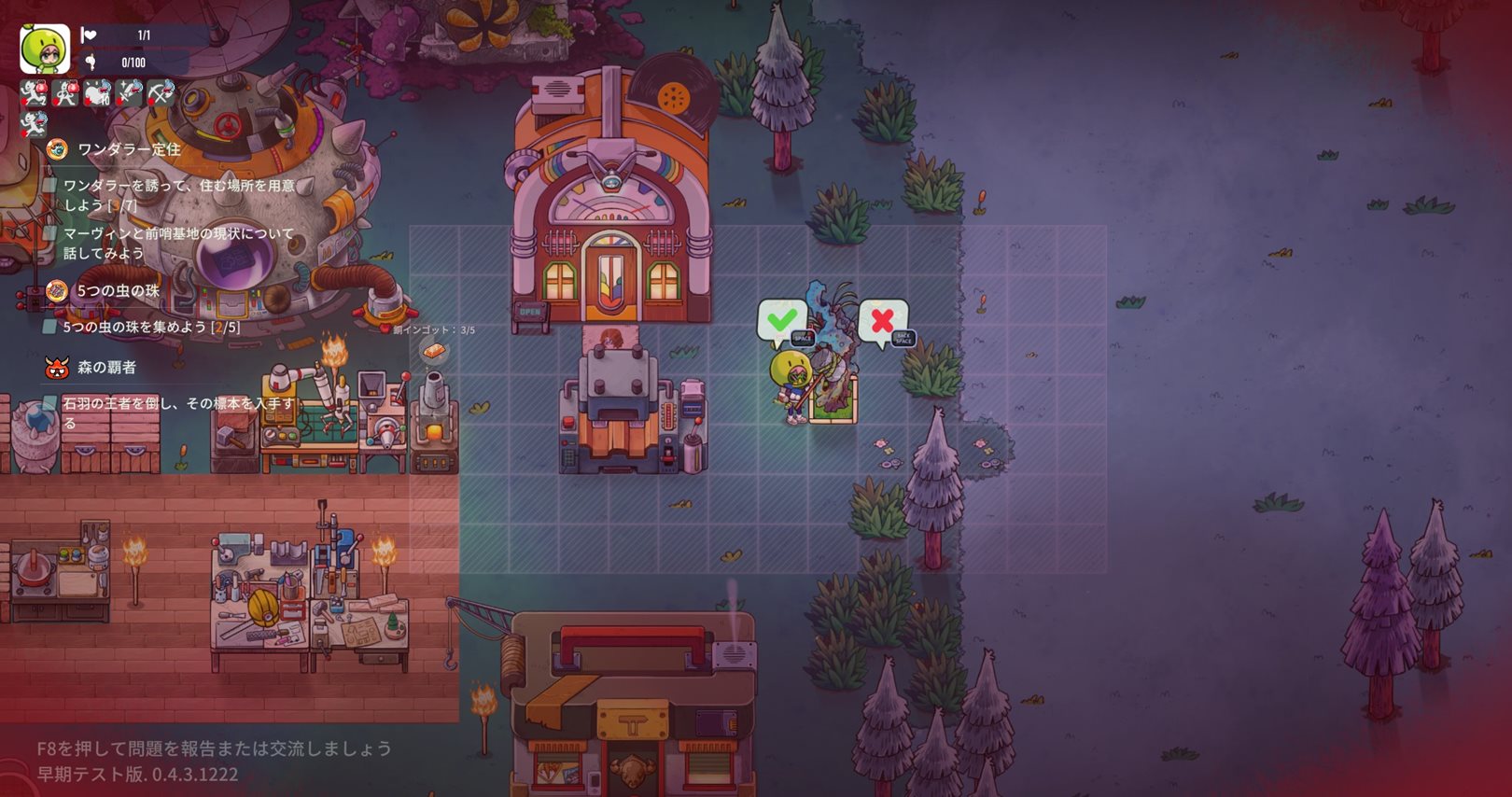Select the 5つの虫の珠 quest title
This screenshot has height=797, width=1512.
coord(118,291)
